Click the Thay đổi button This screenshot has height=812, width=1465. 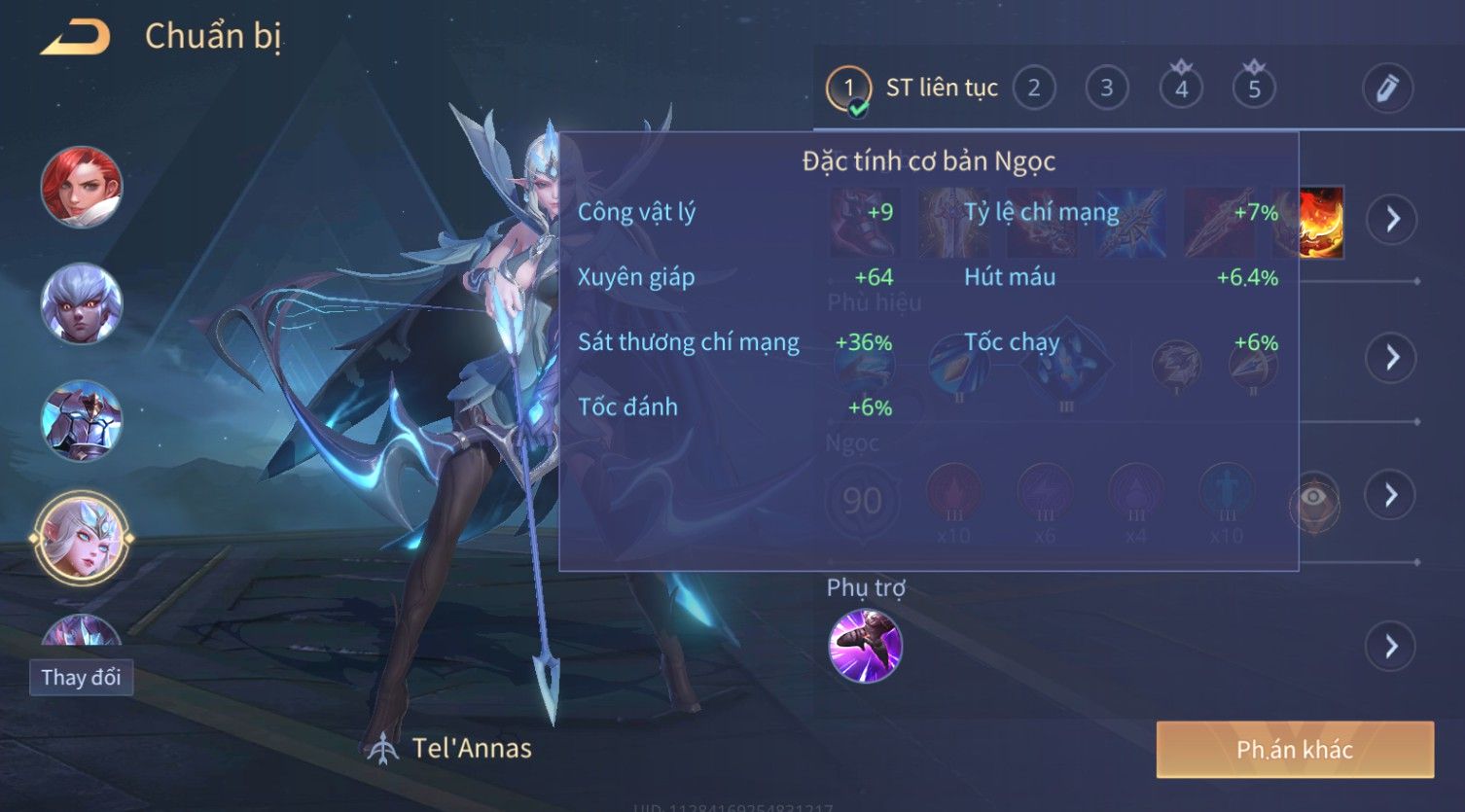click(82, 677)
